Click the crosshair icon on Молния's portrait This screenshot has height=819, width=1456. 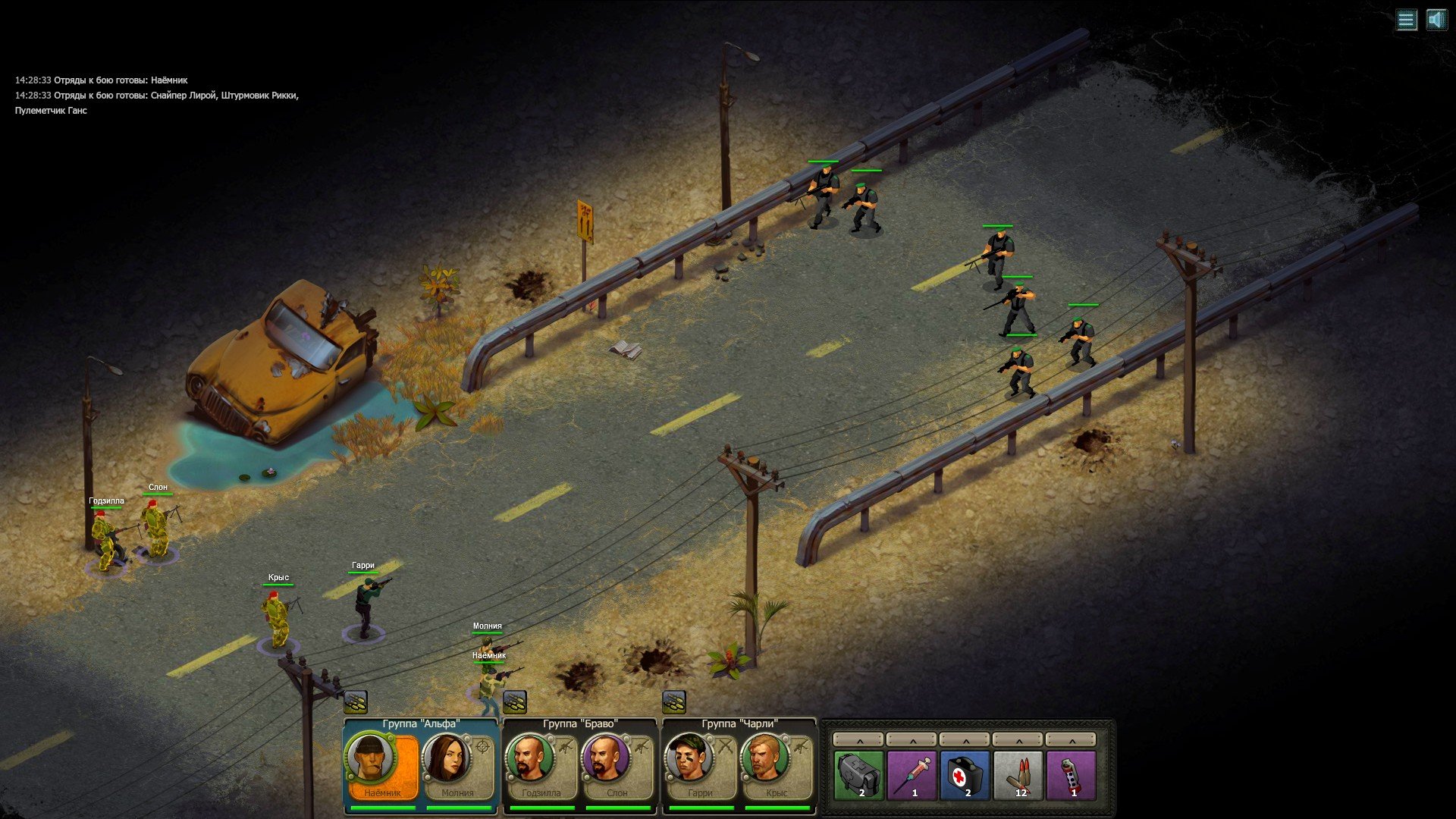pos(481,745)
